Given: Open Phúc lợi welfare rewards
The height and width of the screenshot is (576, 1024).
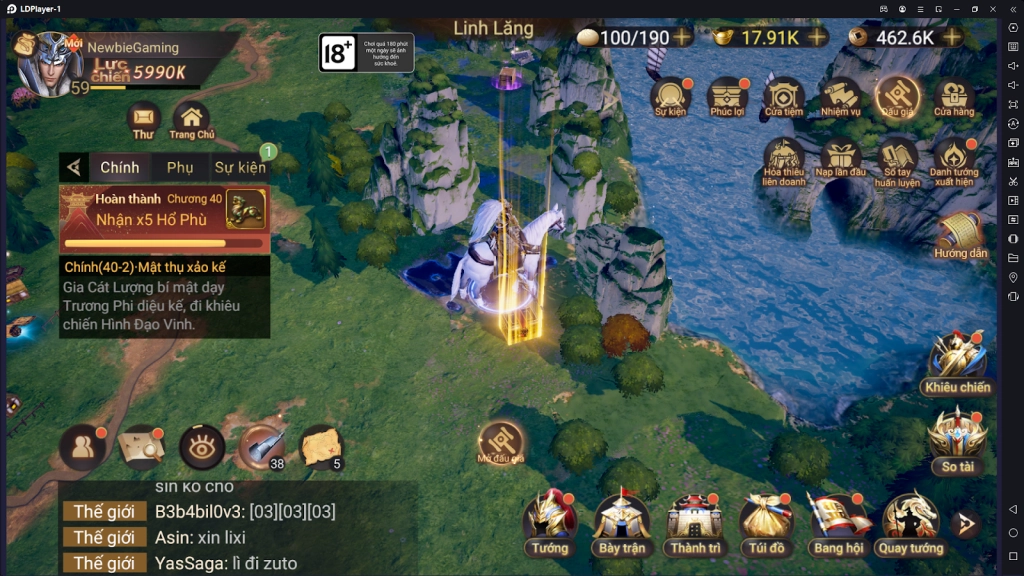Looking at the screenshot, I should 727,99.
